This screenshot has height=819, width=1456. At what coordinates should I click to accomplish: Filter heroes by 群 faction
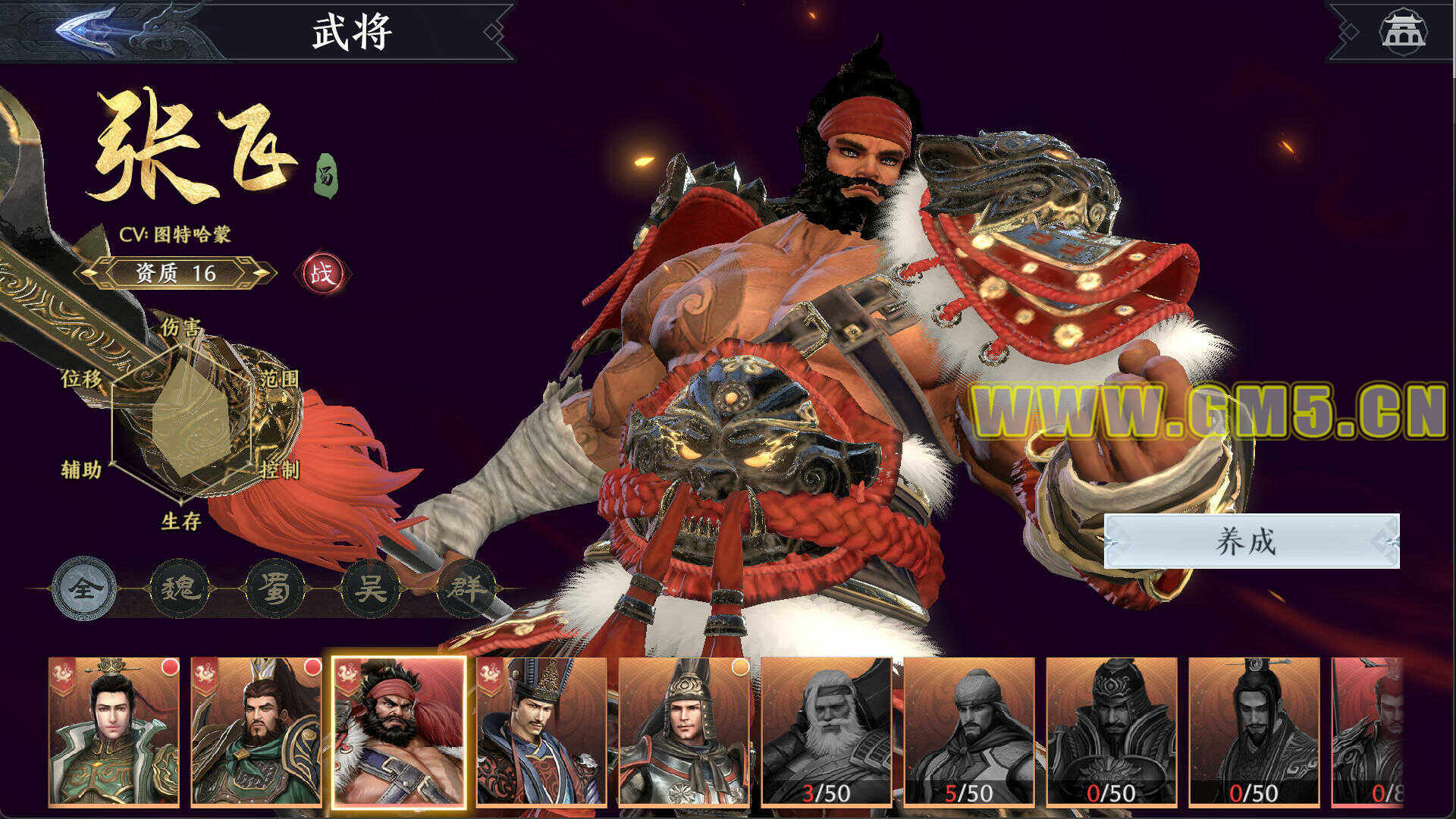pyautogui.click(x=466, y=588)
